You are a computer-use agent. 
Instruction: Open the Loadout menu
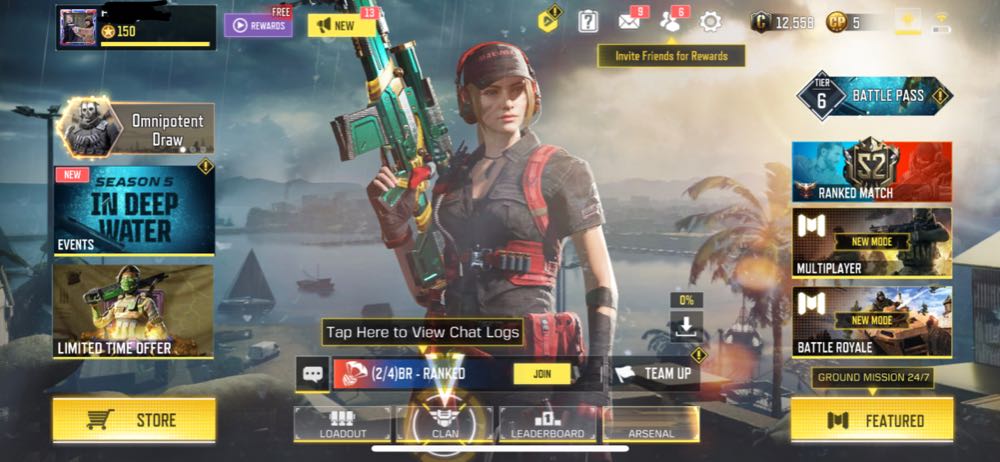342,424
